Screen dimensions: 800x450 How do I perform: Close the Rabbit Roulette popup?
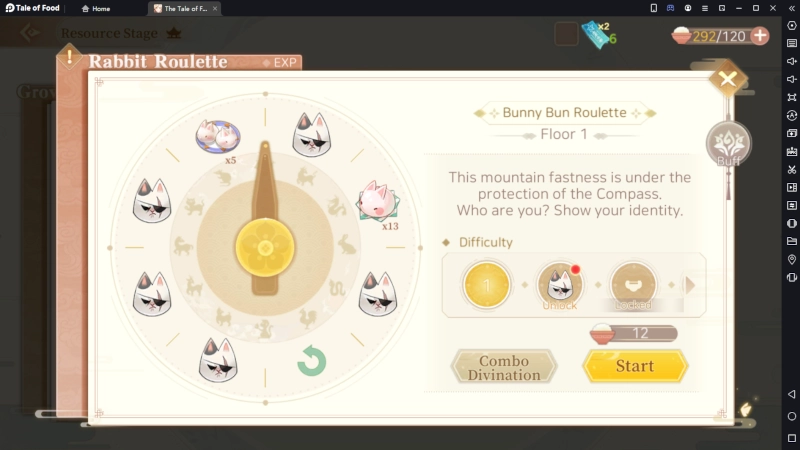[727, 80]
